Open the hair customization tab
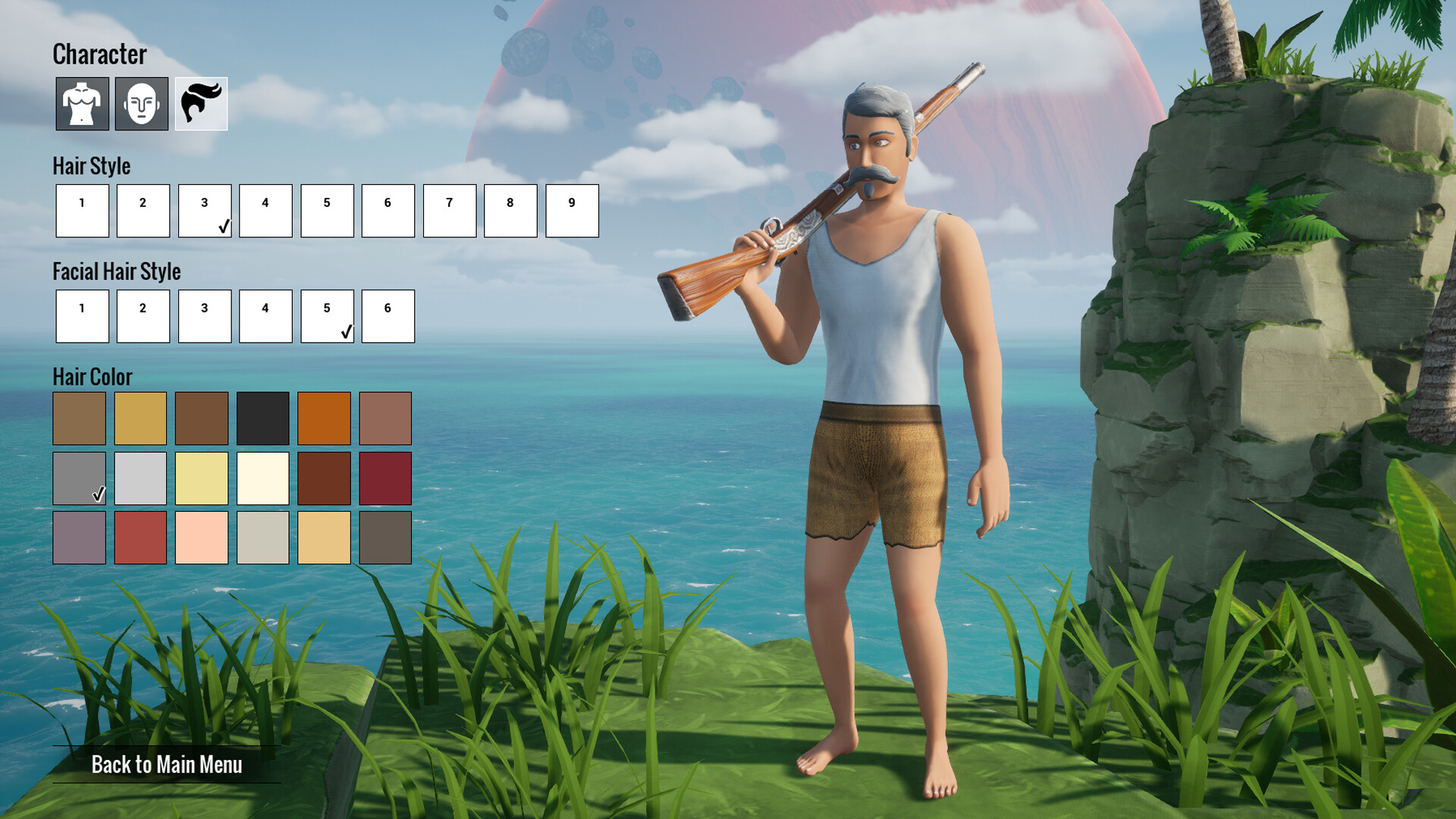The image size is (1456, 819). [x=200, y=104]
